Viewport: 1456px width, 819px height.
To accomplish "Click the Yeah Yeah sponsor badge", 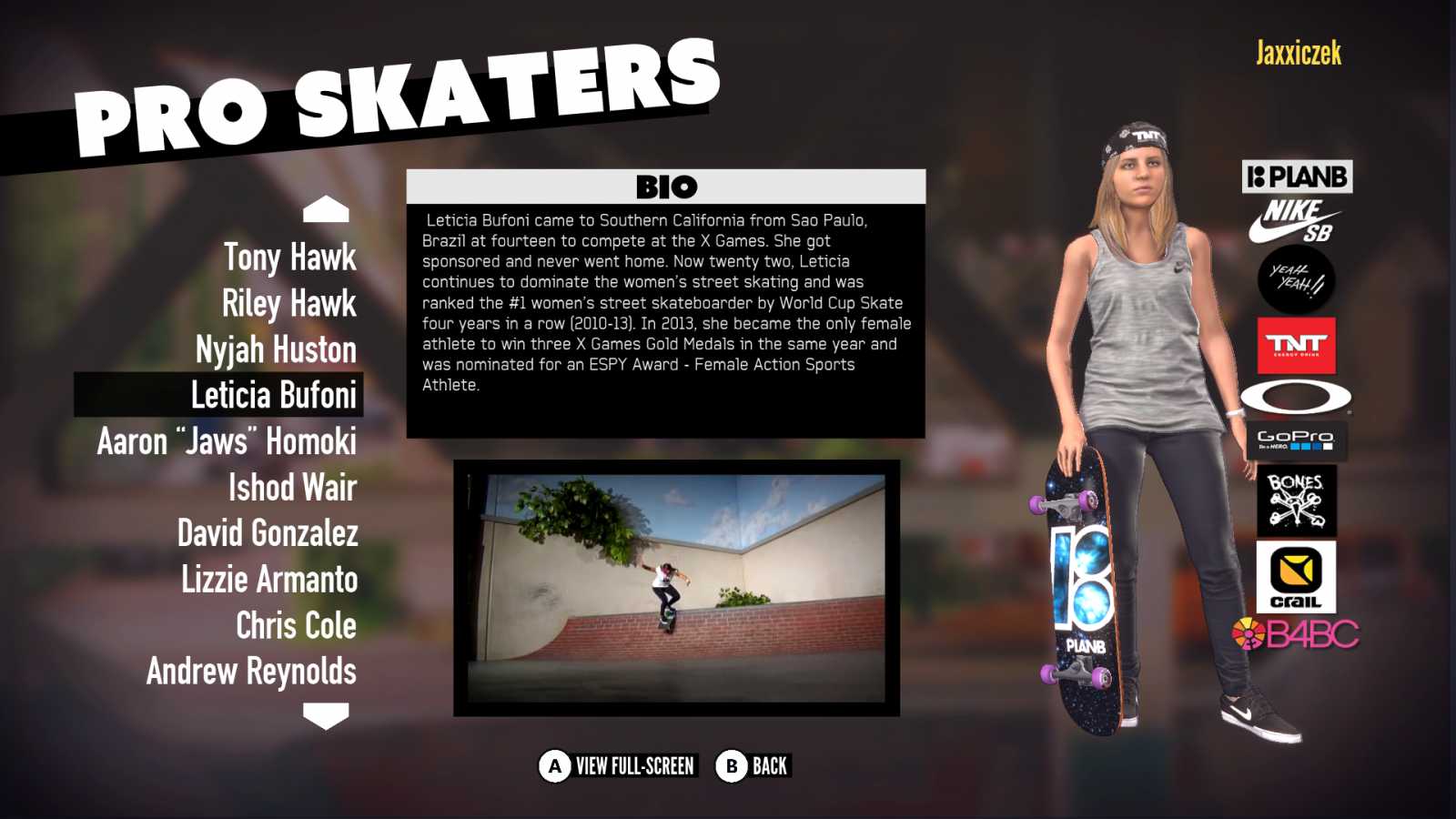I will tap(1296, 281).
